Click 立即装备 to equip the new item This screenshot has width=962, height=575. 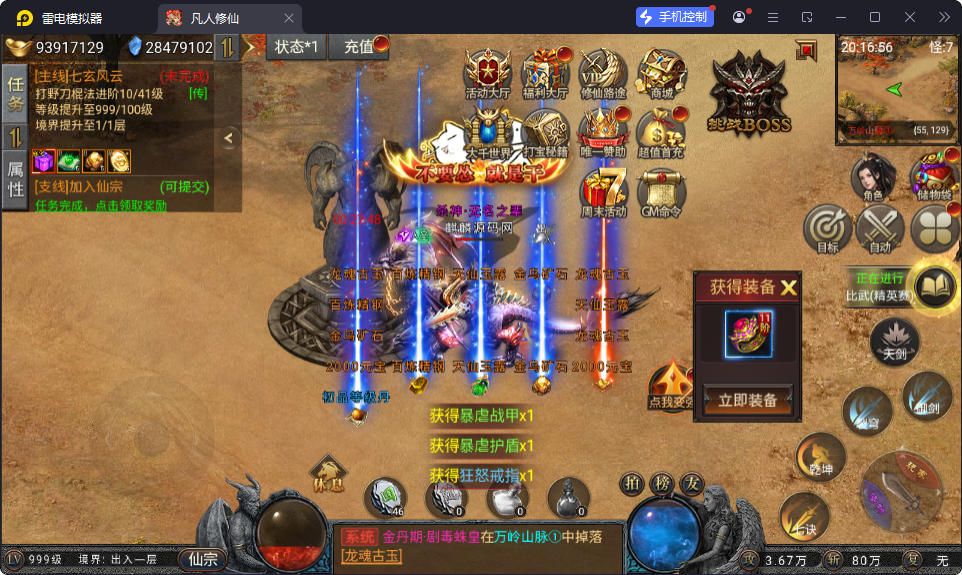[x=748, y=400]
